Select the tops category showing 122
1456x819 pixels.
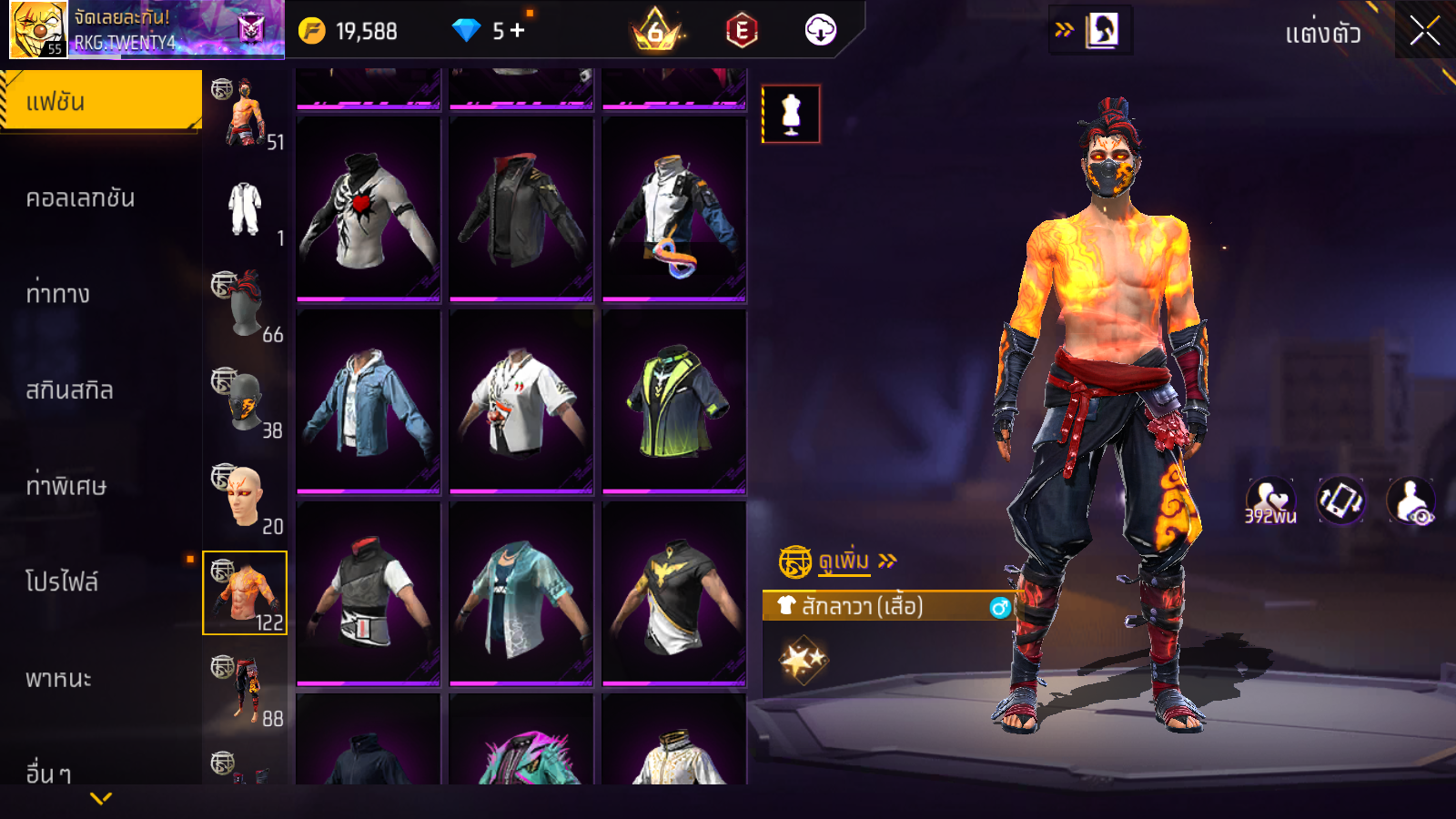tap(245, 592)
